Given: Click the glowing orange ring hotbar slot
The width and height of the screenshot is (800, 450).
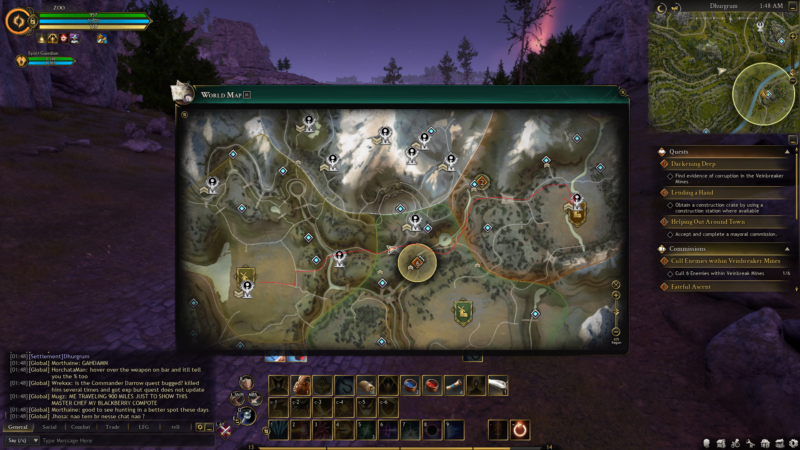Looking at the screenshot, I should (520, 429).
